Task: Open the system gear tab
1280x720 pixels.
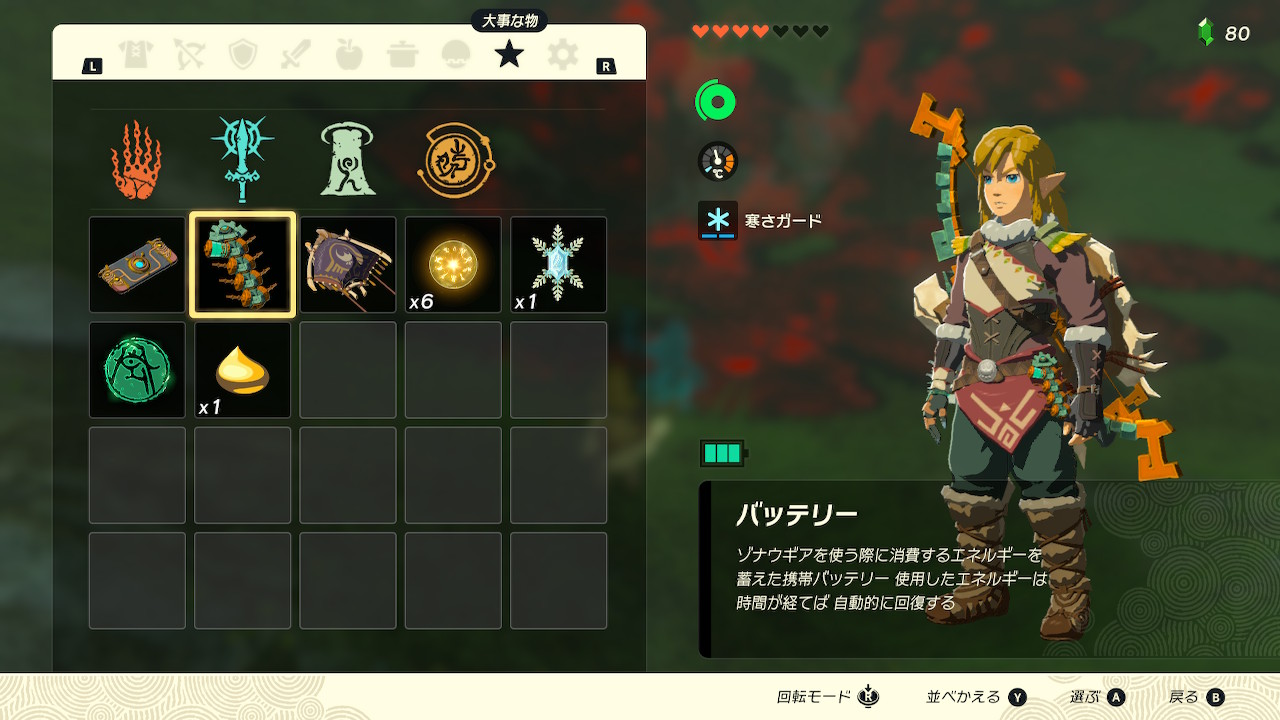Action: click(562, 54)
